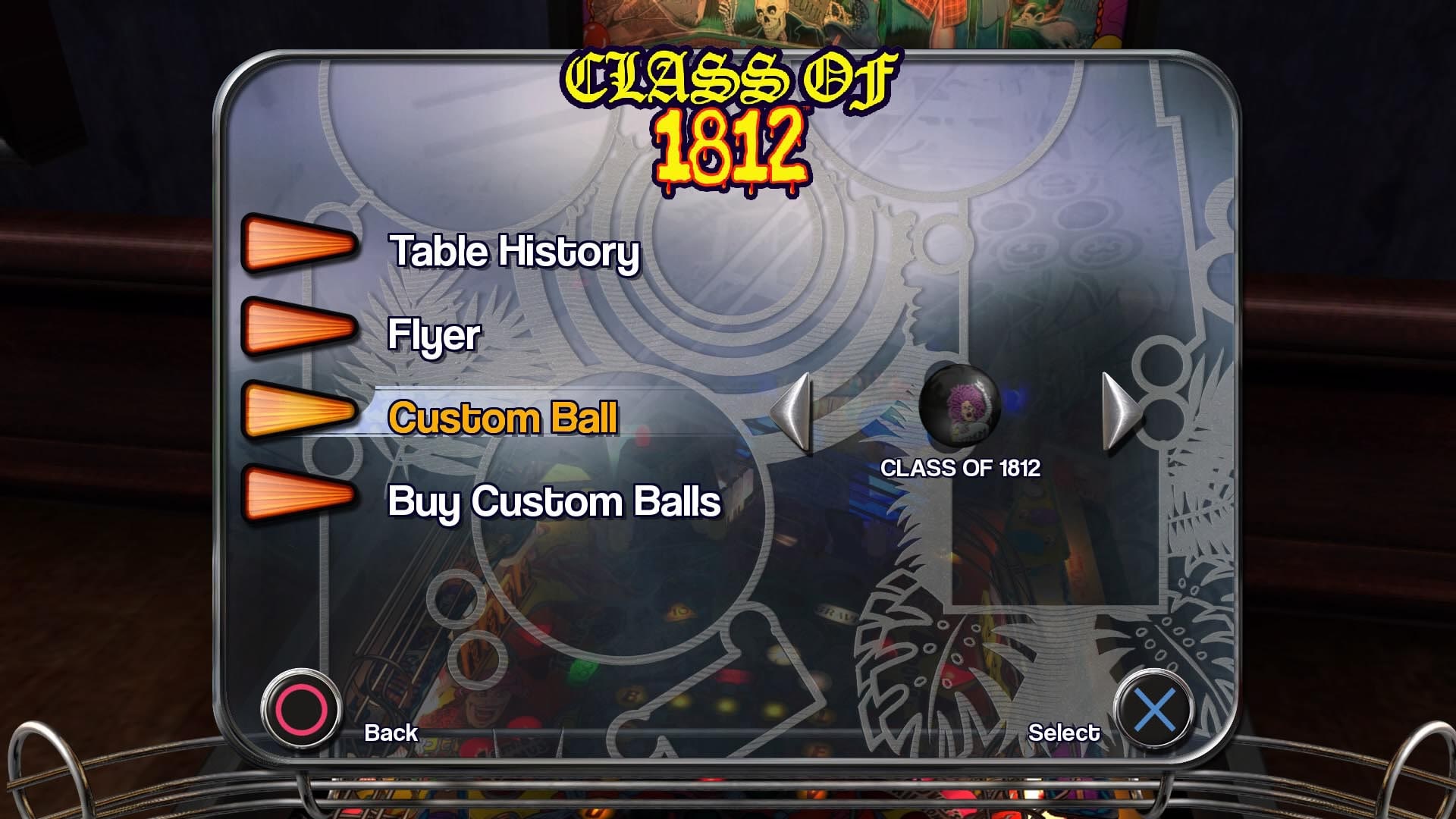Image resolution: width=1456 pixels, height=819 pixels.
Task: Click the Select button label
Action: [x=1065, y=733]
